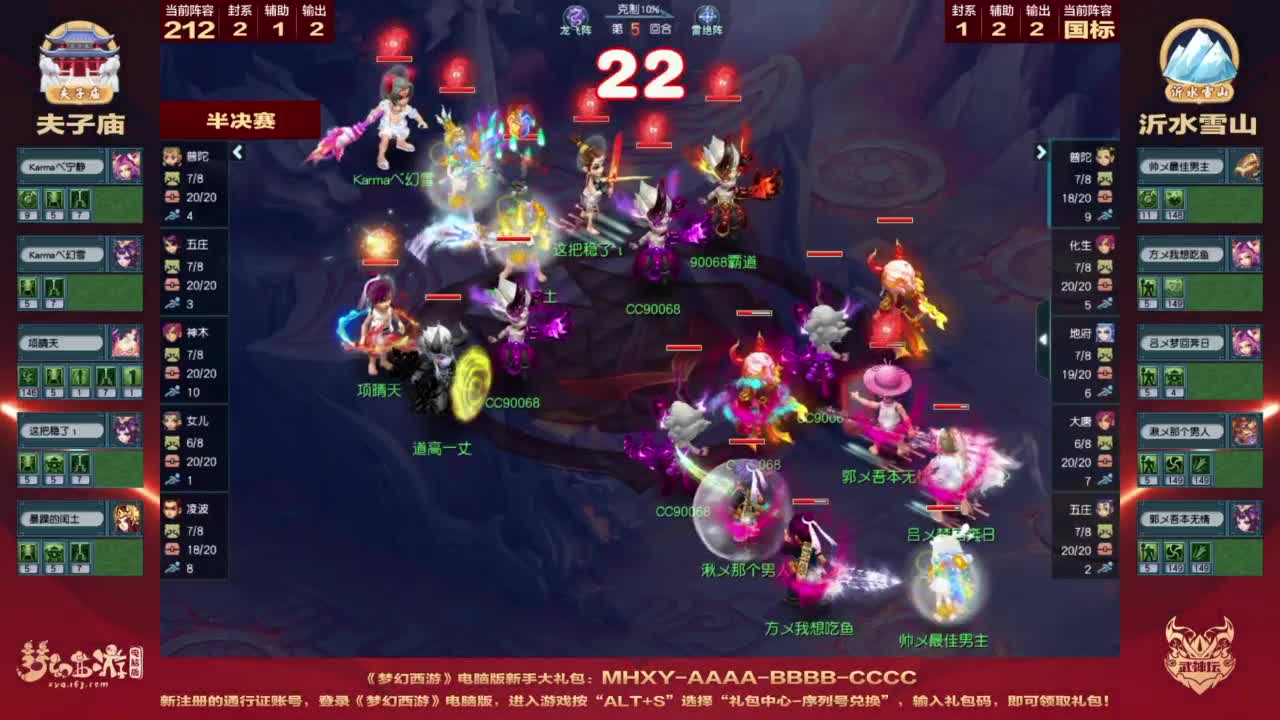The height and width of the screenshot is (720, 1280).
Task: Click the 克制10% counter bar
Action: pyautogui.click(x=637, y=11)
